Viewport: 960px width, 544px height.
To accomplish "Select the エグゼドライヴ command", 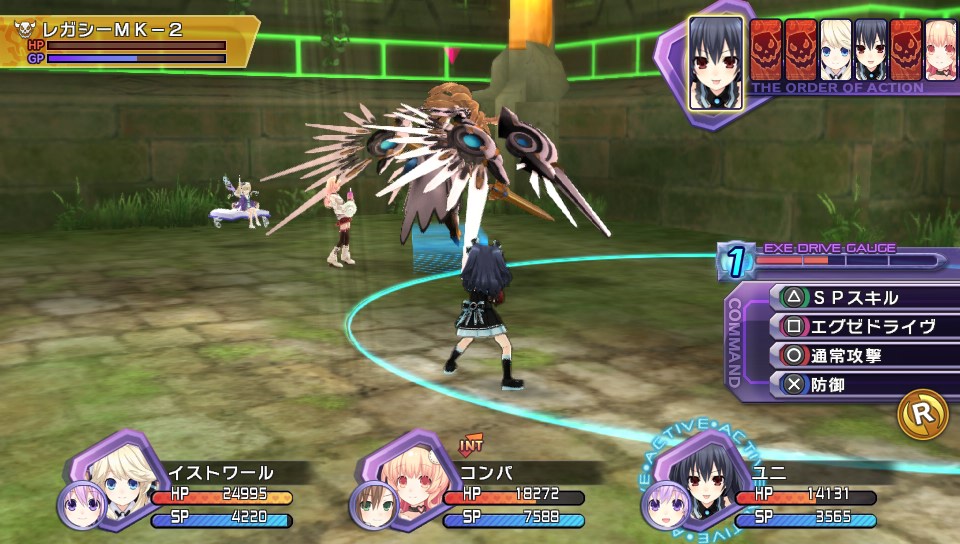I will click(x=860, y=326).
